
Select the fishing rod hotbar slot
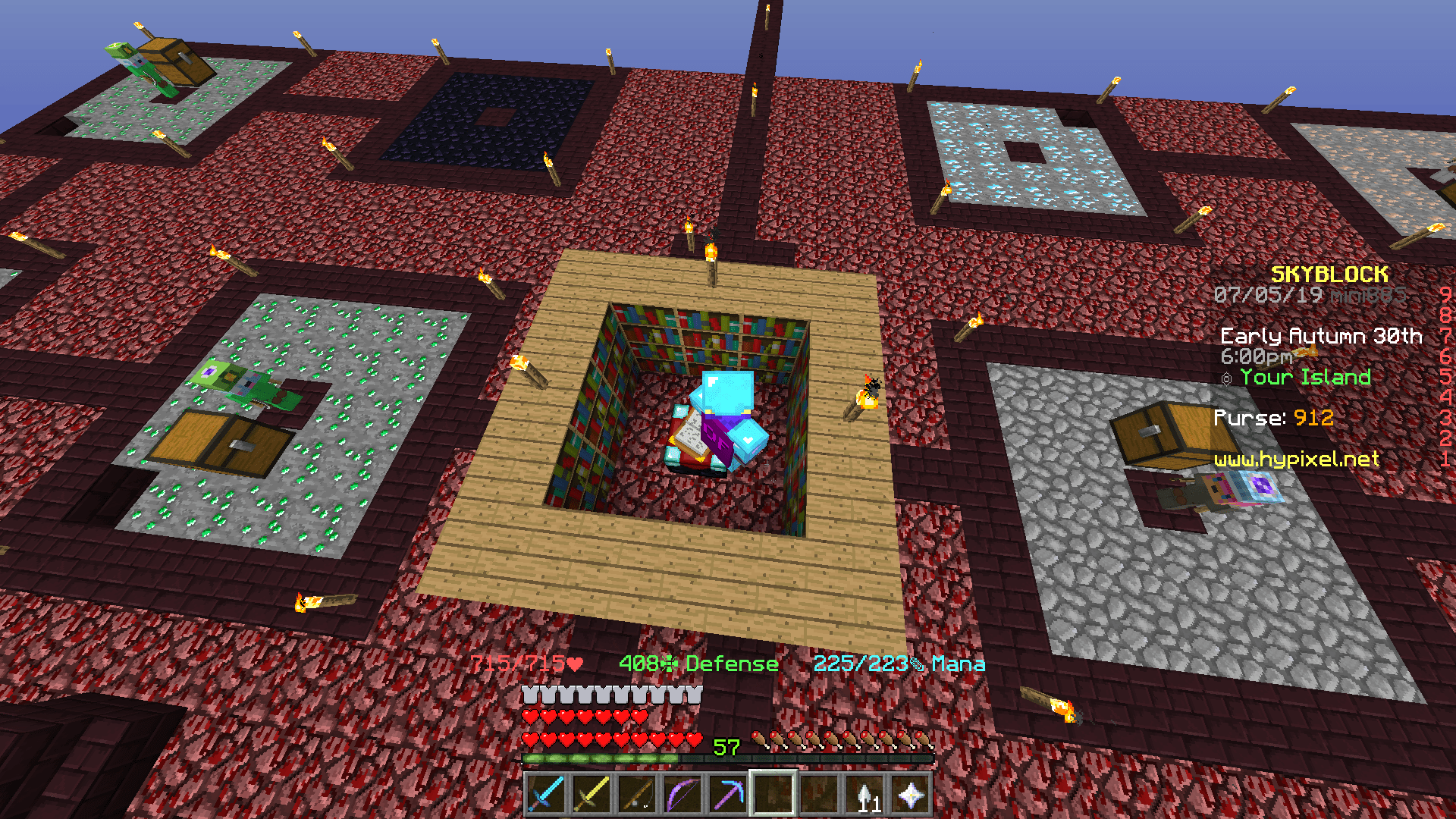[638, 792]
